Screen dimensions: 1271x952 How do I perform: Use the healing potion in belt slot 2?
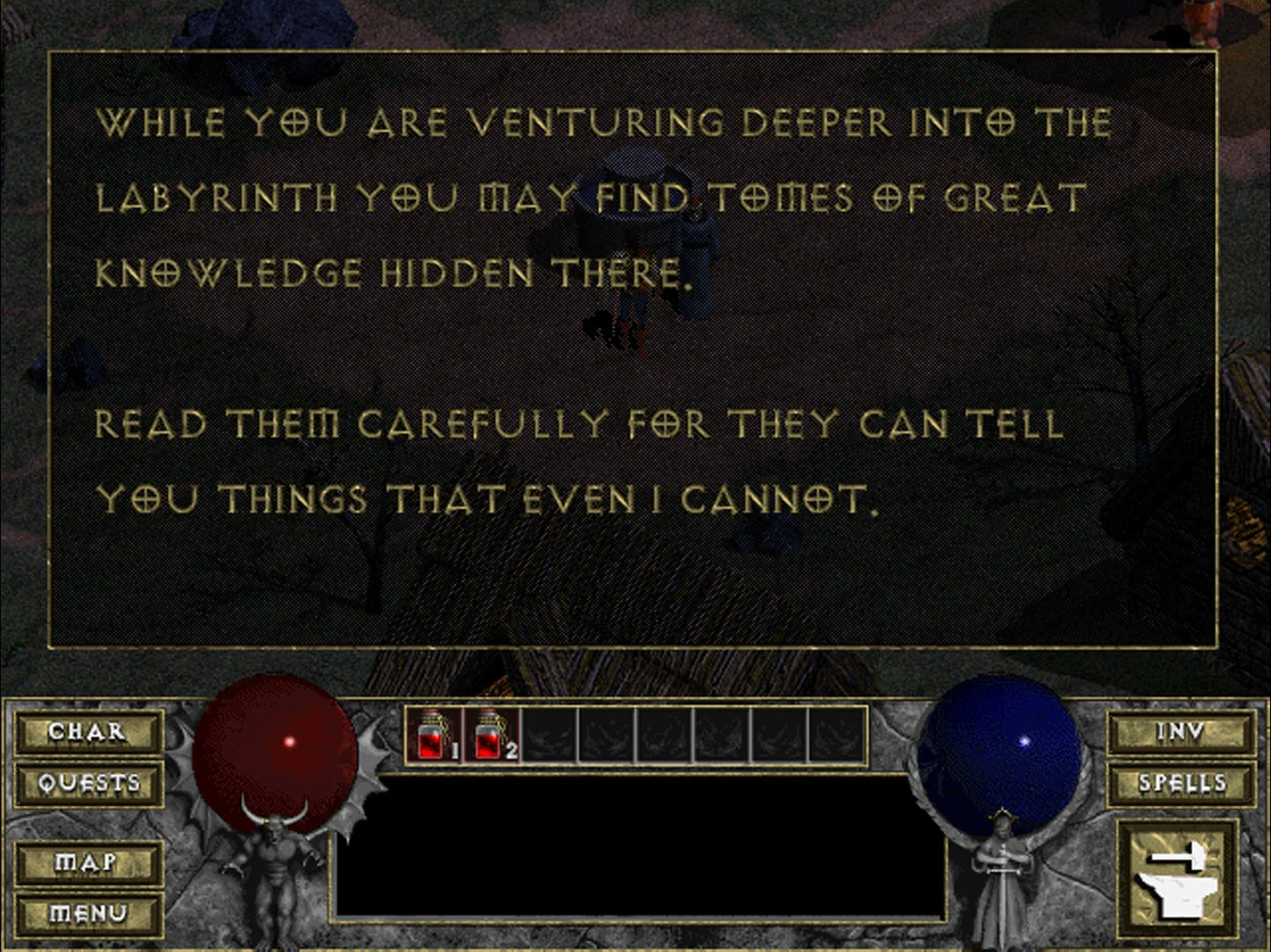[490, 734]
